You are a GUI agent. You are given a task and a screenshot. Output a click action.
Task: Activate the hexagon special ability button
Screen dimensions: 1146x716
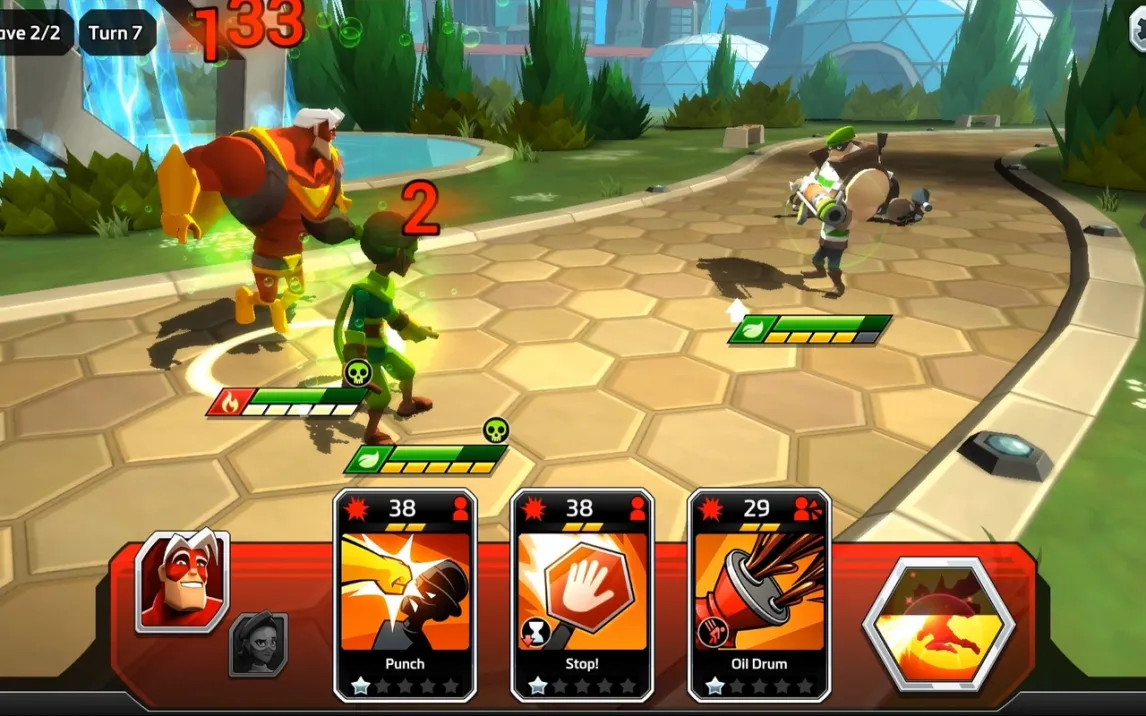(x=938, y=624)
